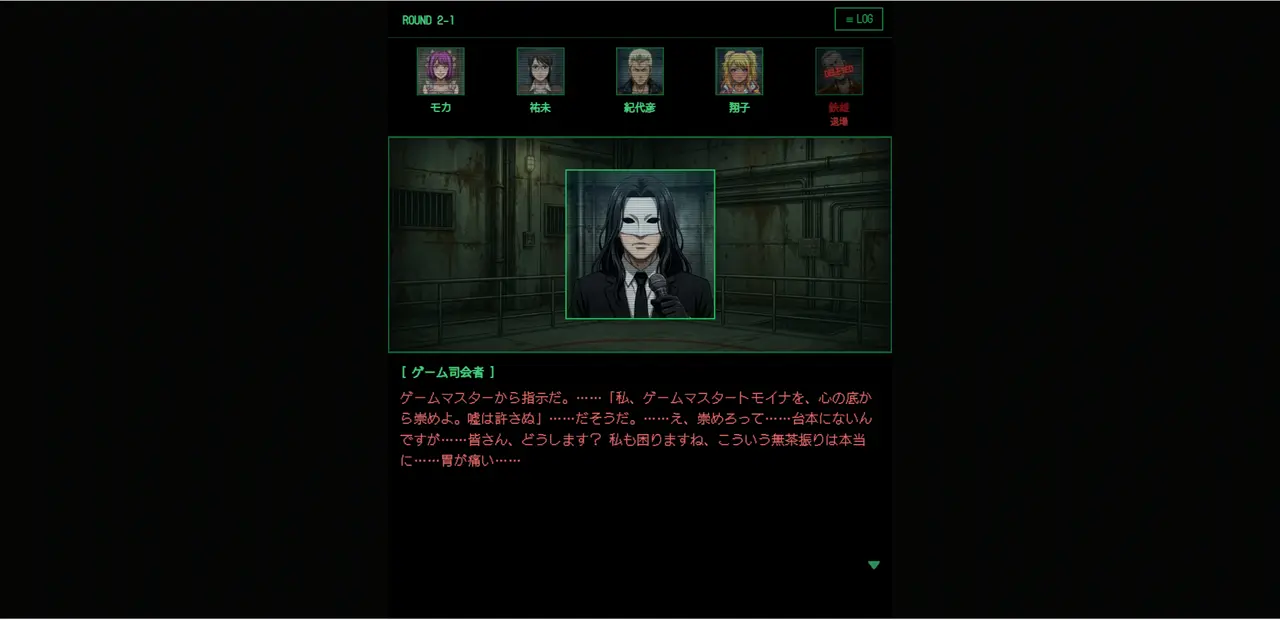
Task: Click 紀代彦's portrait
Action: click(640, 72)
